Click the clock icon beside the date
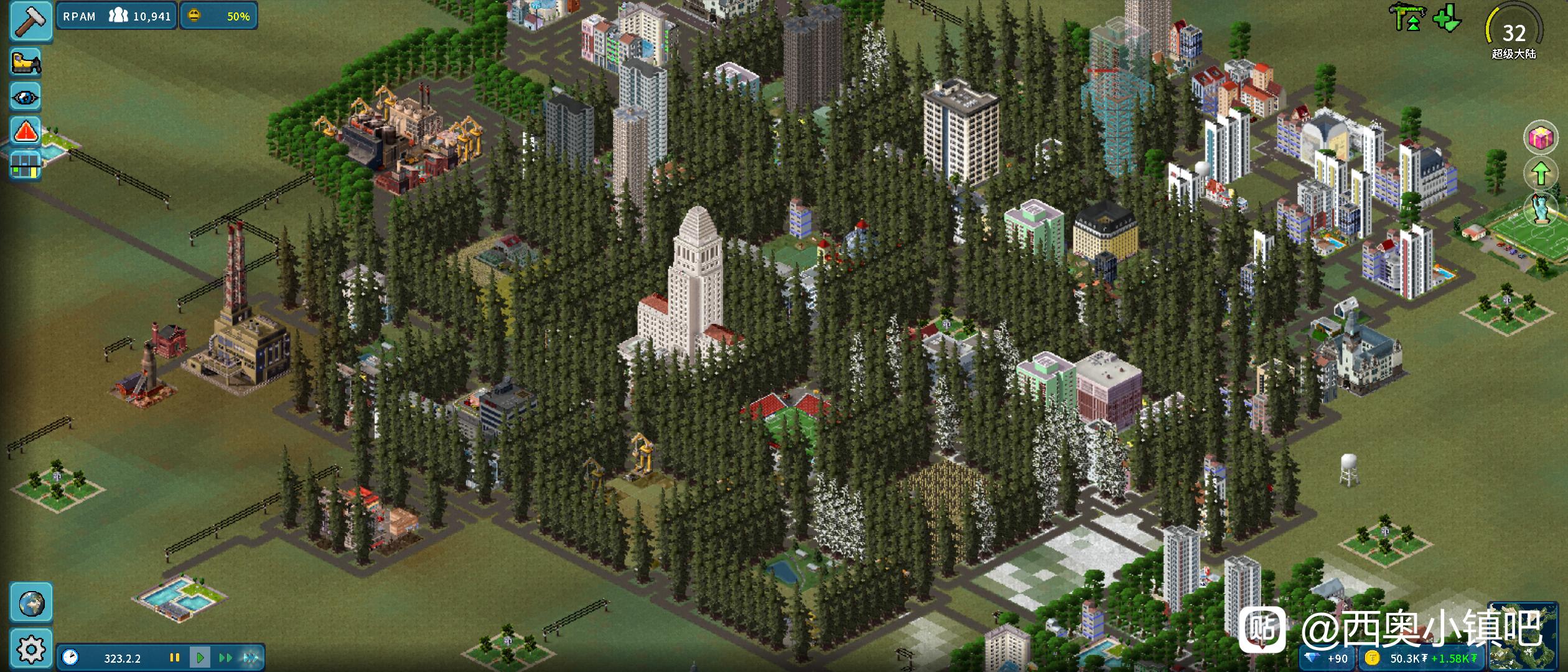 [x=70, y=658]
